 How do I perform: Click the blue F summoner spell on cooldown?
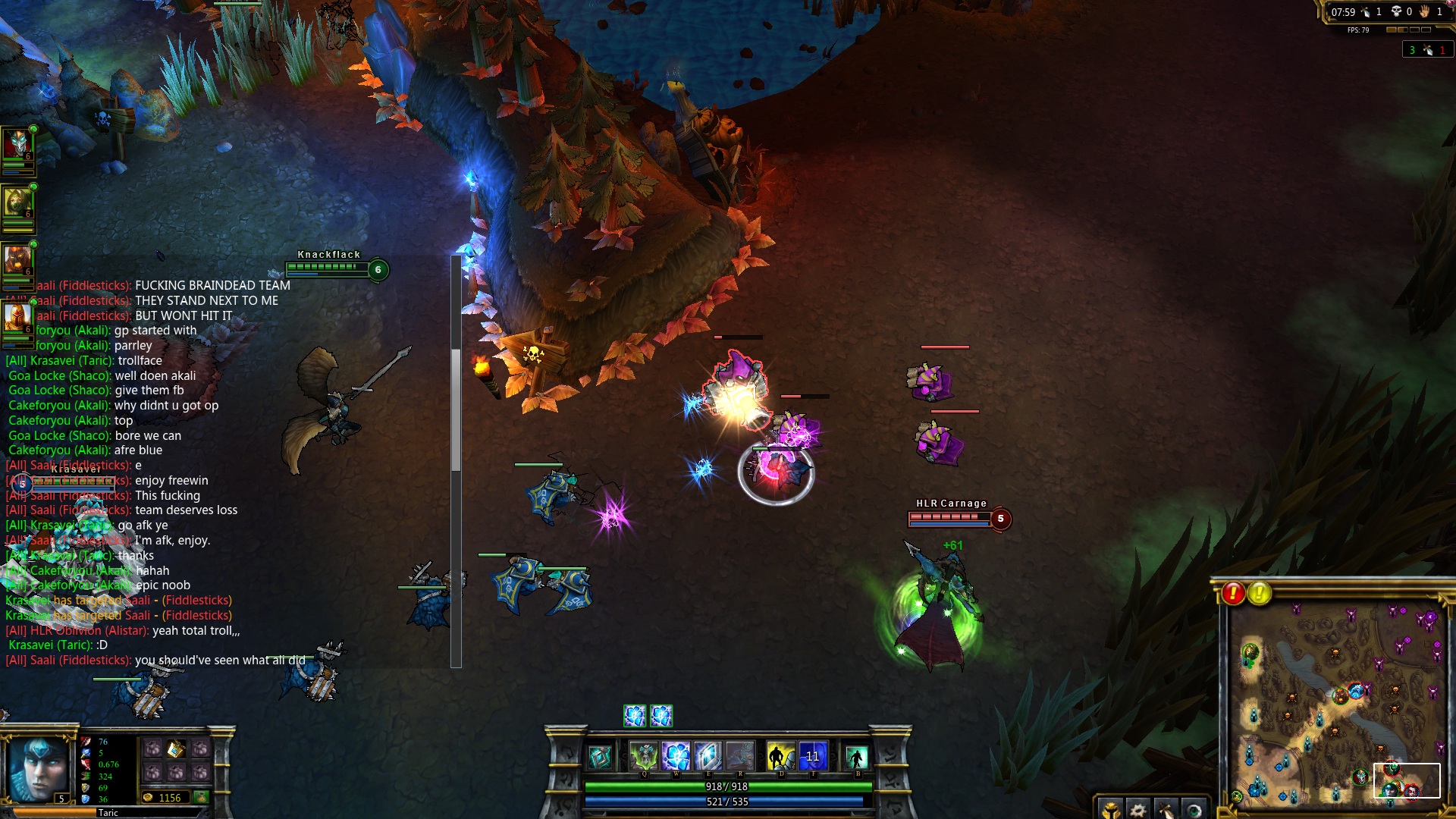812,756
